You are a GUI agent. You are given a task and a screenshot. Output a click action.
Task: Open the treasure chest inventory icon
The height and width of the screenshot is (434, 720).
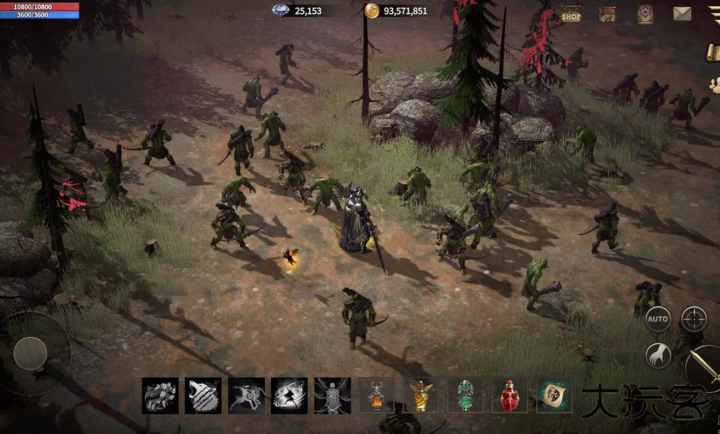(607, 14)
